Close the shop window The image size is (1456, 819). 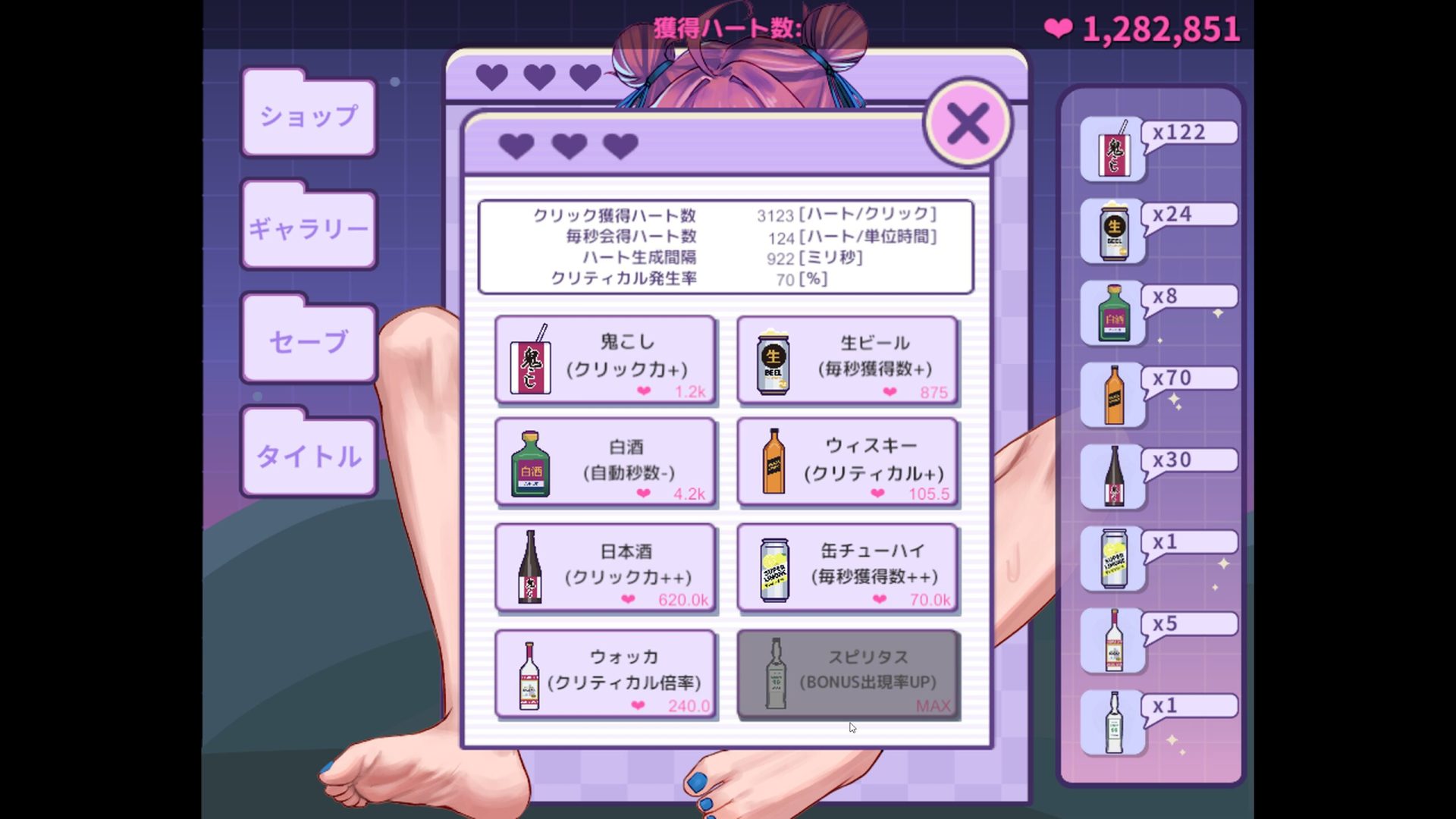tap(968, 124)
